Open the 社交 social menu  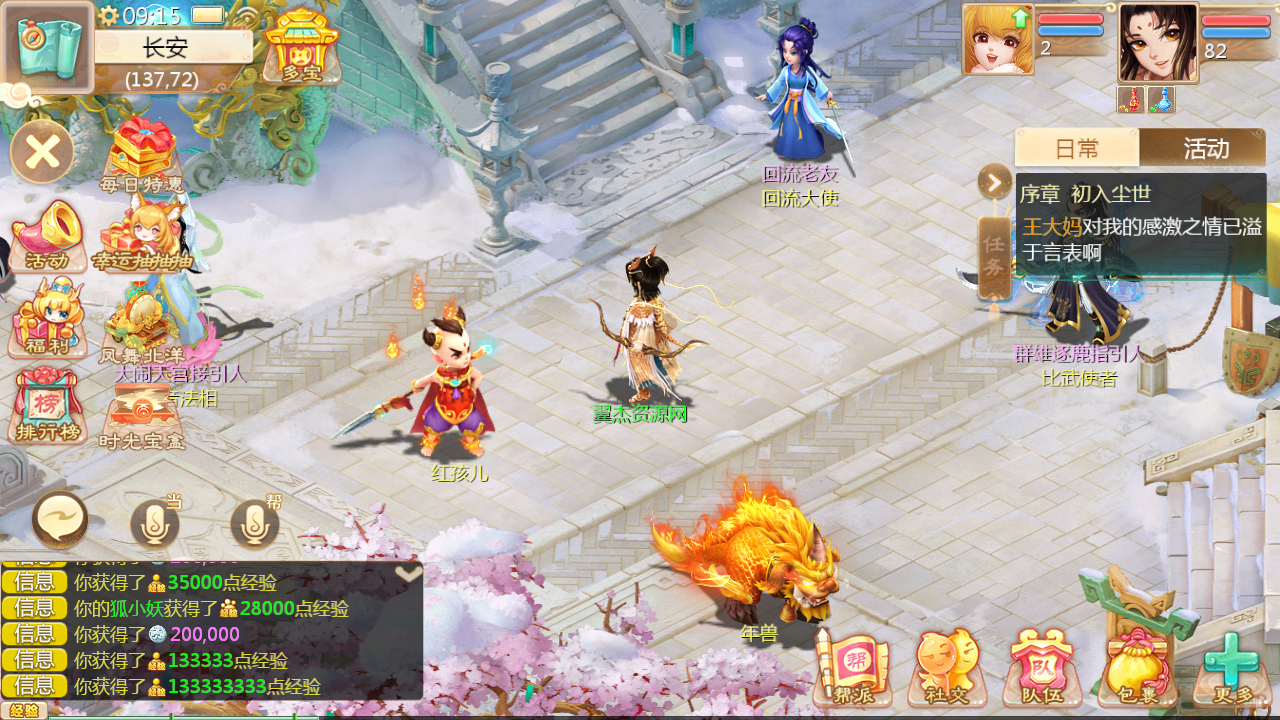point(946,668)
